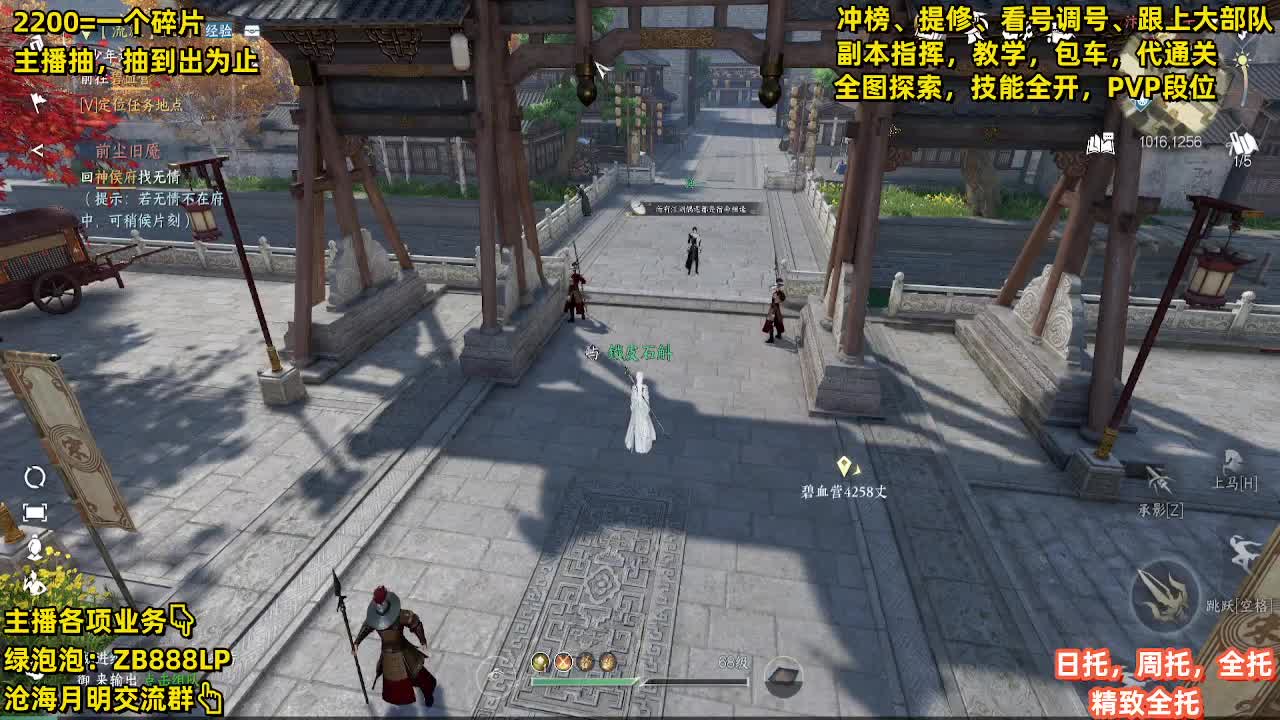The image size is (1280, 720).
Task: Select the screenshot frame icon on left edge
Action: (x=35, y=512)
